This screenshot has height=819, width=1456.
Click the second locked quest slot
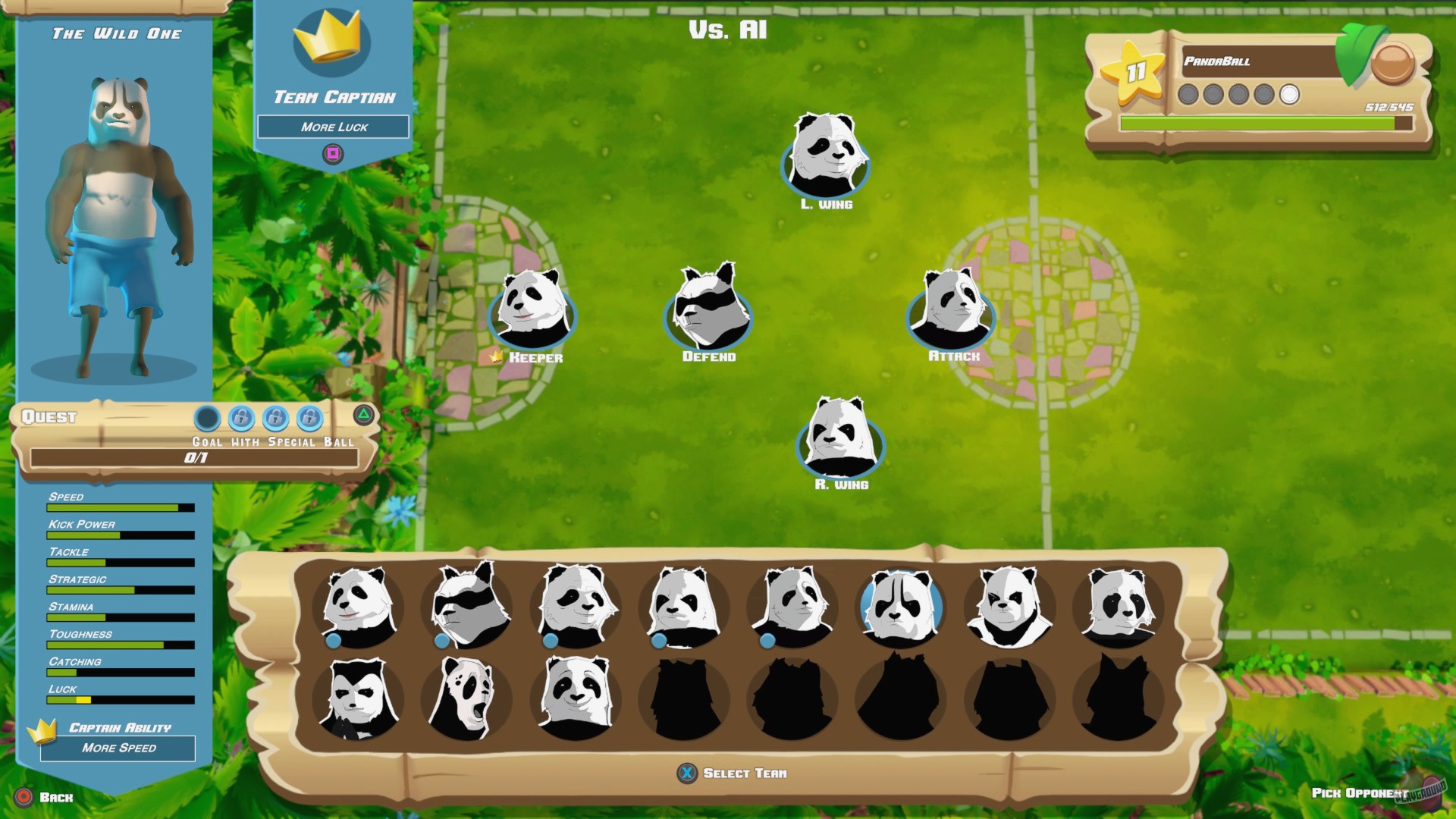point(275,419)
